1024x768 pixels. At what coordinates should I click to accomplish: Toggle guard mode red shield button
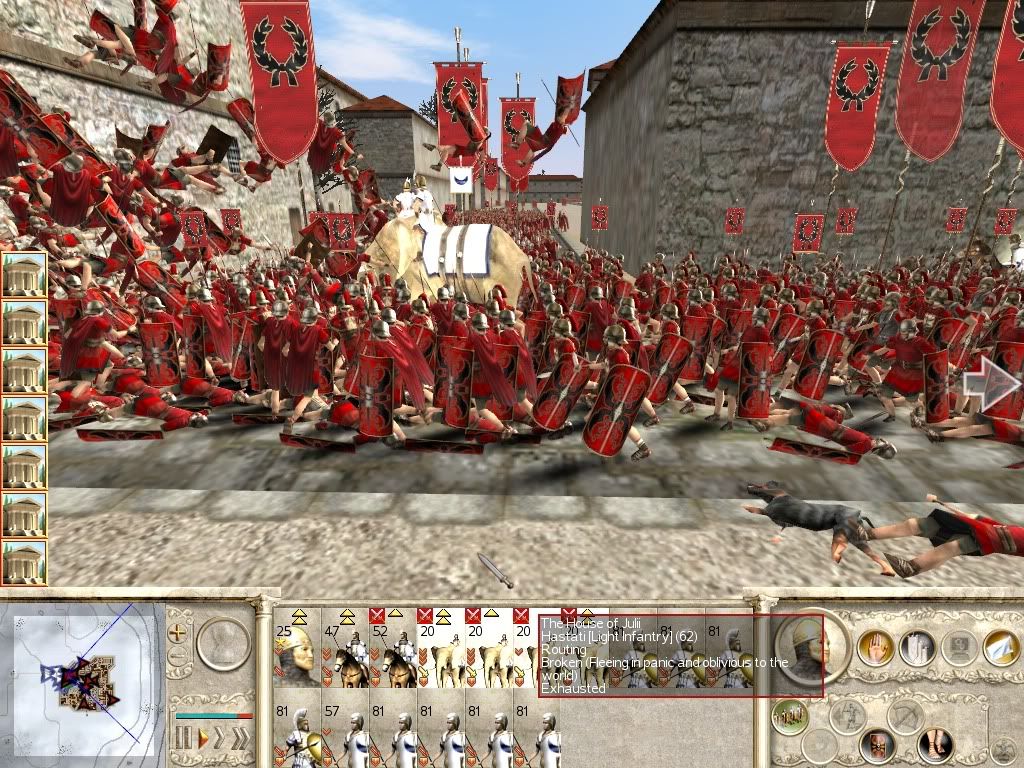(x=877, y=745)
